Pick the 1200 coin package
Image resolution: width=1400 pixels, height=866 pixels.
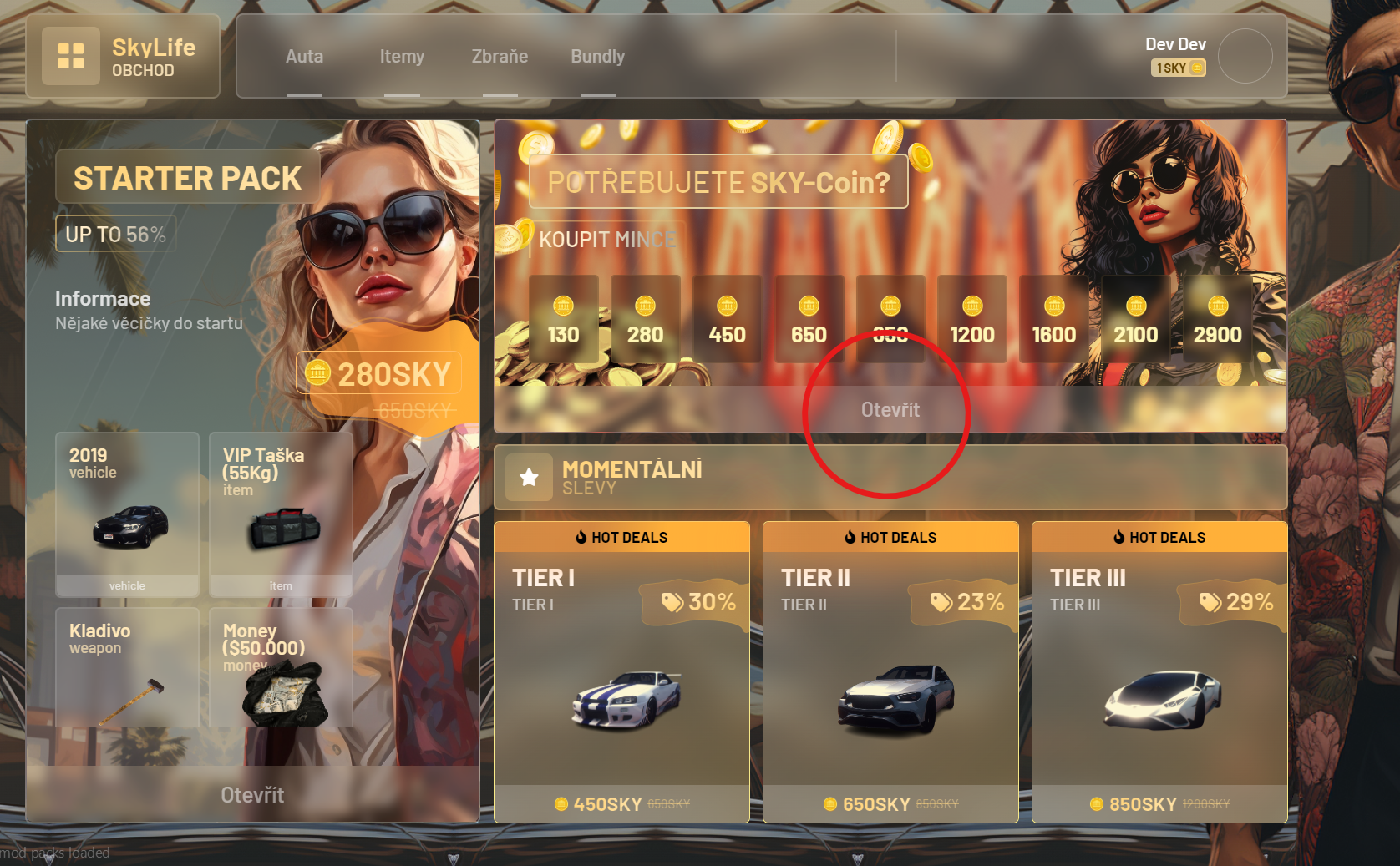972,320
